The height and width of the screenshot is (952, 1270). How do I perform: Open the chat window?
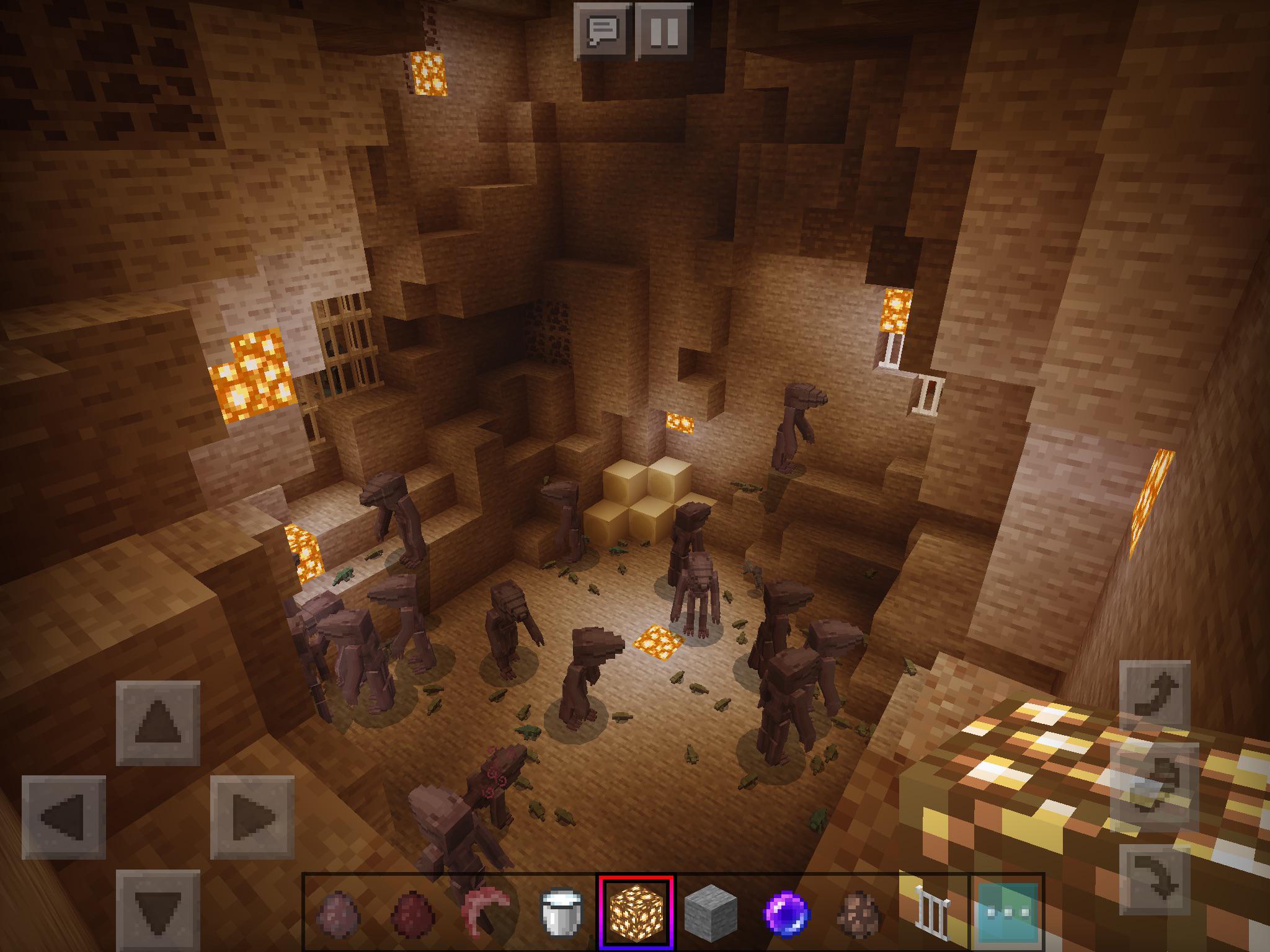[603, 30]
